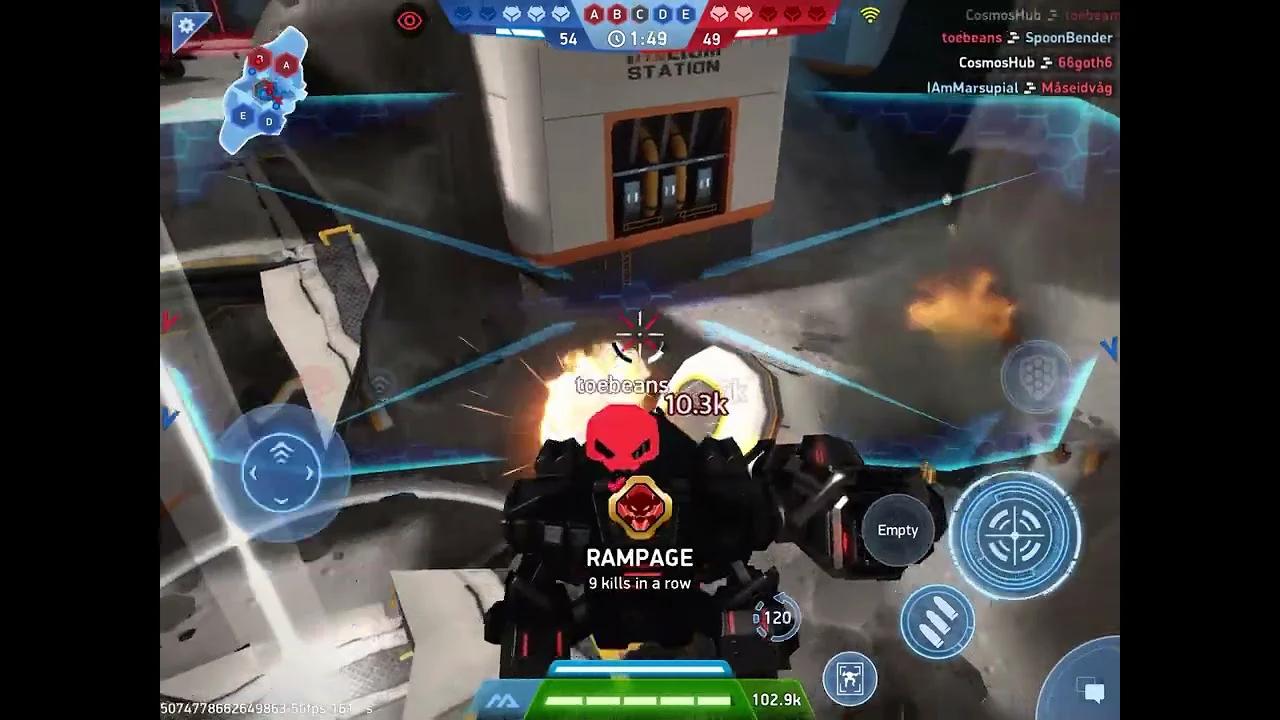Tap the red enemy-spotted eye icon
This screenshot has height=720, width=1280.
[408, 20]
